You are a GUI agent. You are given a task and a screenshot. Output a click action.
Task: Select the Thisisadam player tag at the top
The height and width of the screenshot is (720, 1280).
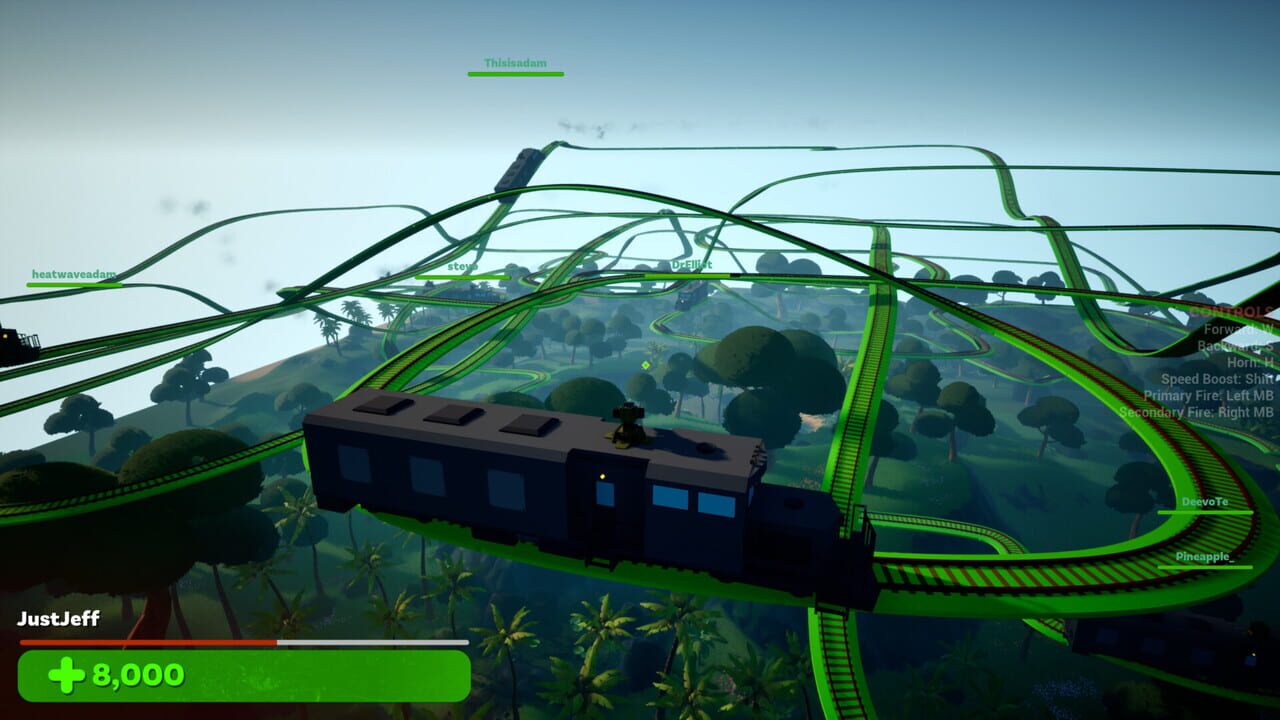click(x=515, y=62)
